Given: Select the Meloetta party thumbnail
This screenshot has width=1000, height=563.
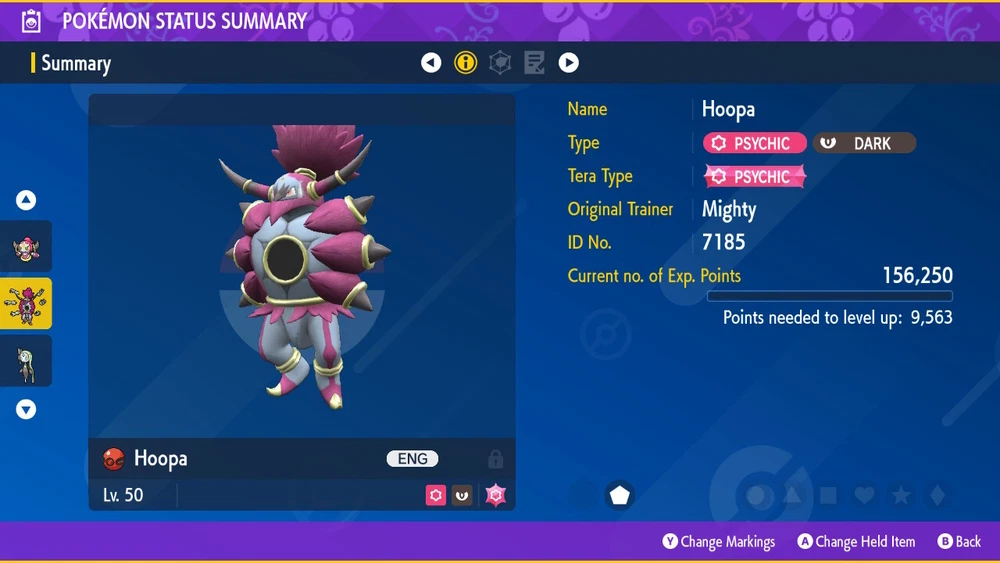Looking at the screenshot, I should [x=26, y=361].
